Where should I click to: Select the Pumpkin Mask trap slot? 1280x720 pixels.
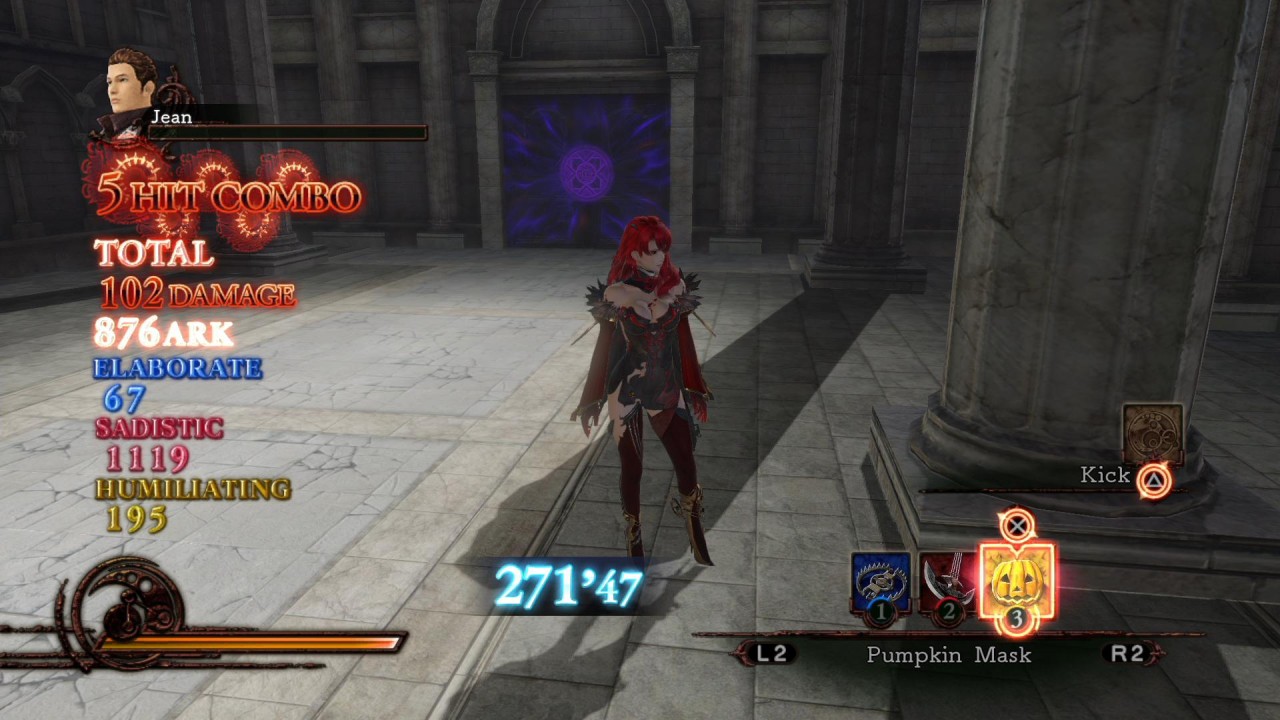1016,582
